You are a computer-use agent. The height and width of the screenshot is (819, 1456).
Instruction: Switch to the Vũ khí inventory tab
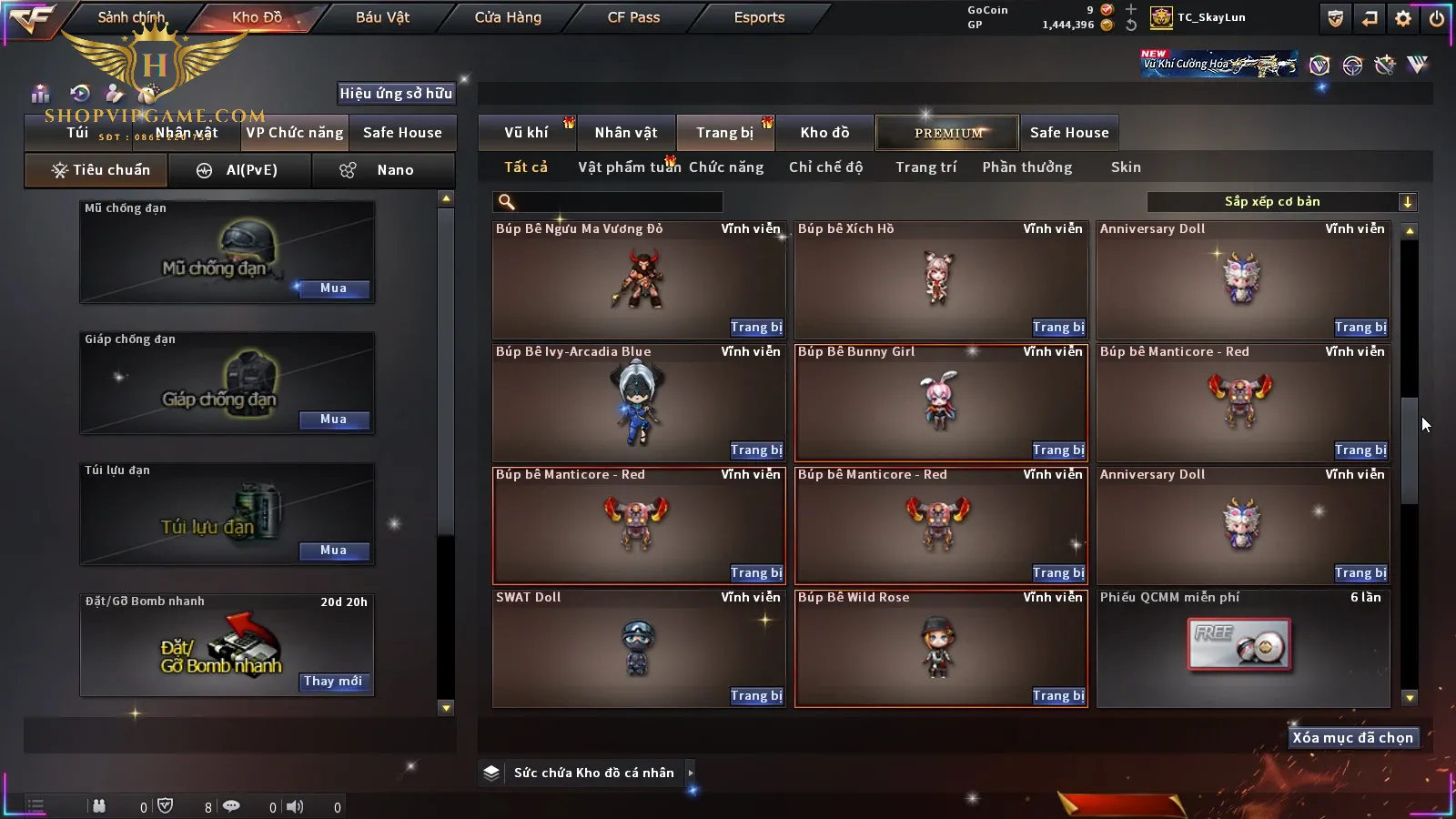pyautogui.click(x=526, y=133)
